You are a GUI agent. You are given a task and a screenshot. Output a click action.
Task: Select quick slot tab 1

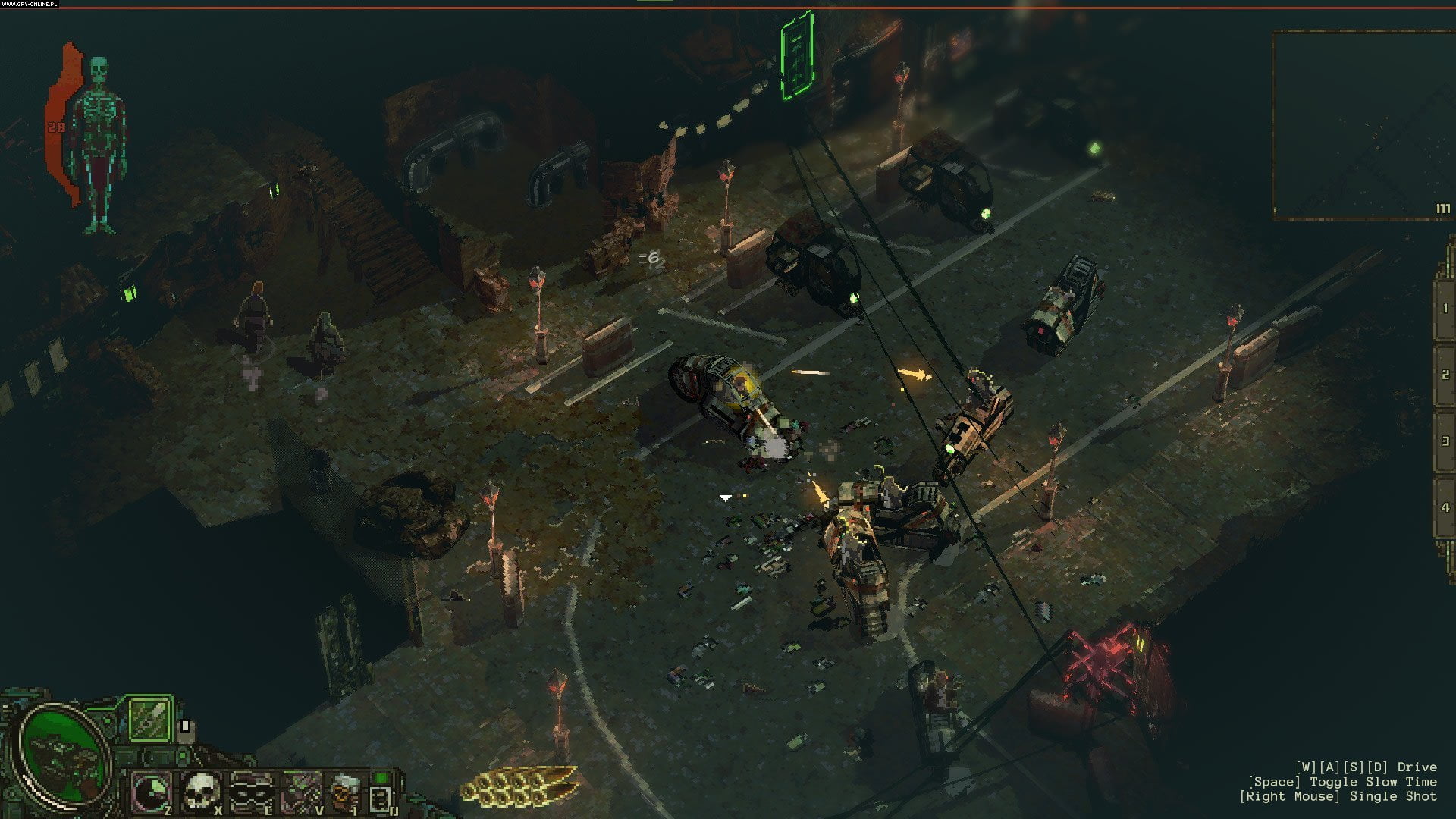[1444, 308]
